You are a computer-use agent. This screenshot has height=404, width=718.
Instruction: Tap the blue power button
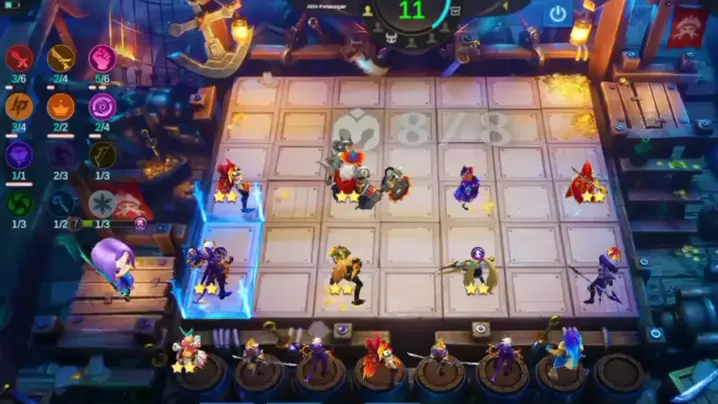(558, 14)
